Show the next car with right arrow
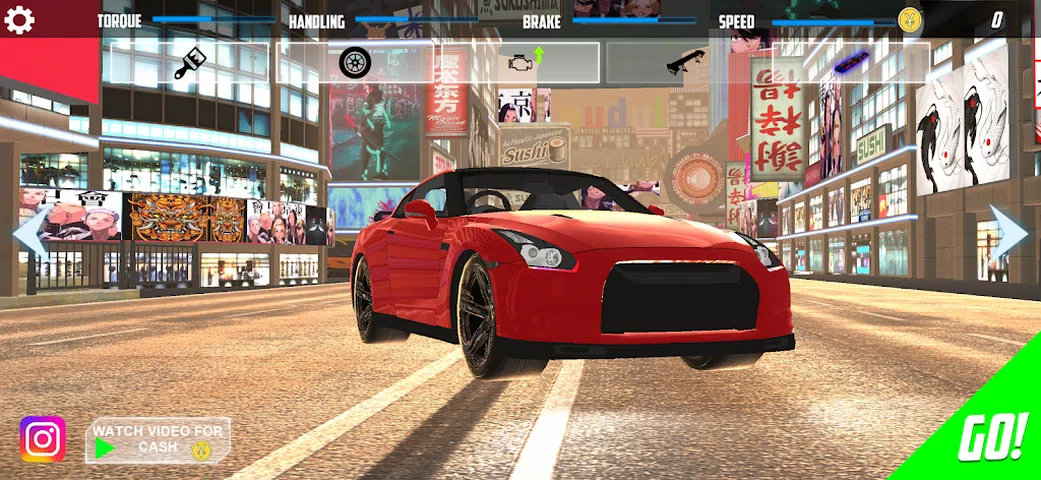Image resolution: width=1041 pixels, height=480 pixels. tap(1010, 232)
